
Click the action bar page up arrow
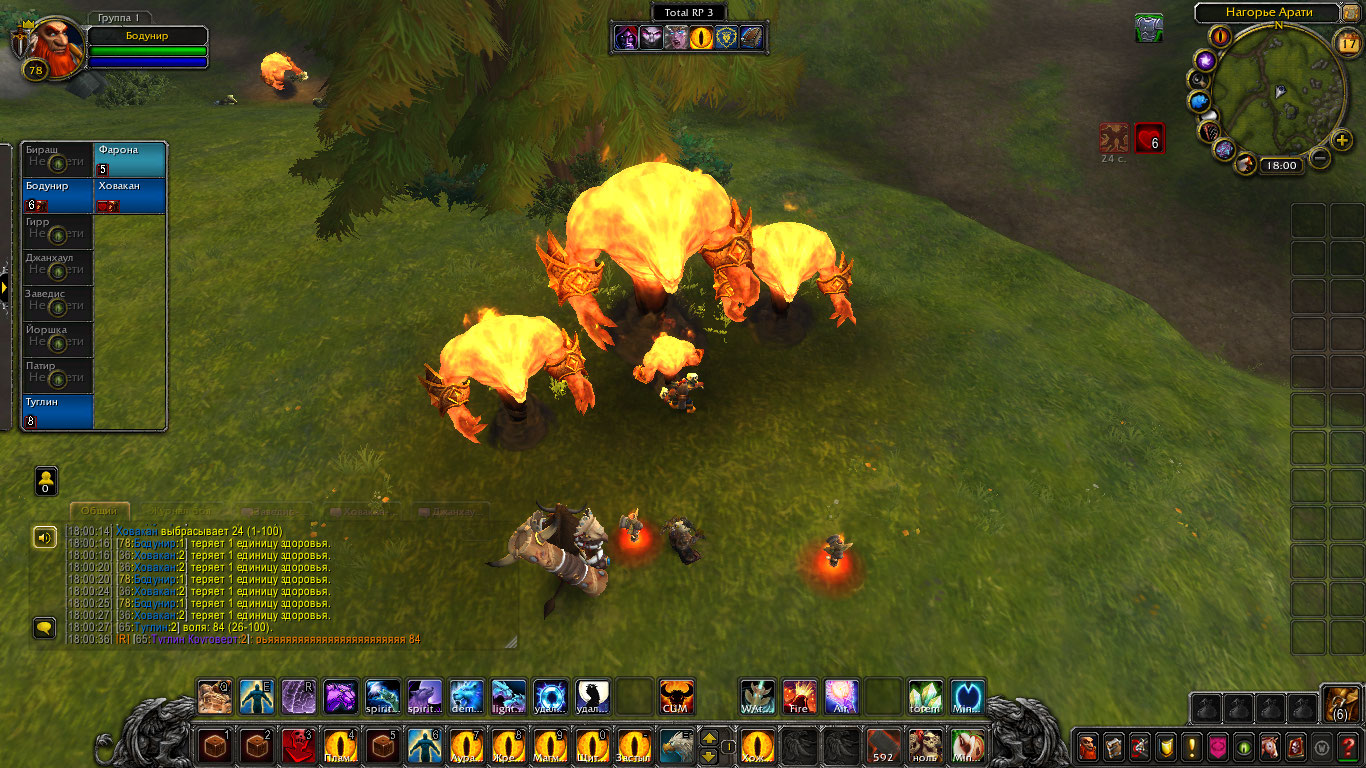(x=708, y=738)
